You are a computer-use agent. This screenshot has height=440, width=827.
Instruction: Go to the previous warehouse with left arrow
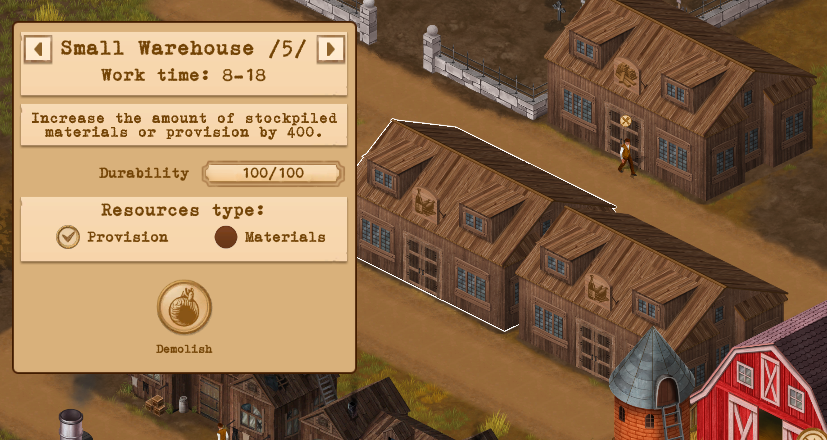pos(38,48)
